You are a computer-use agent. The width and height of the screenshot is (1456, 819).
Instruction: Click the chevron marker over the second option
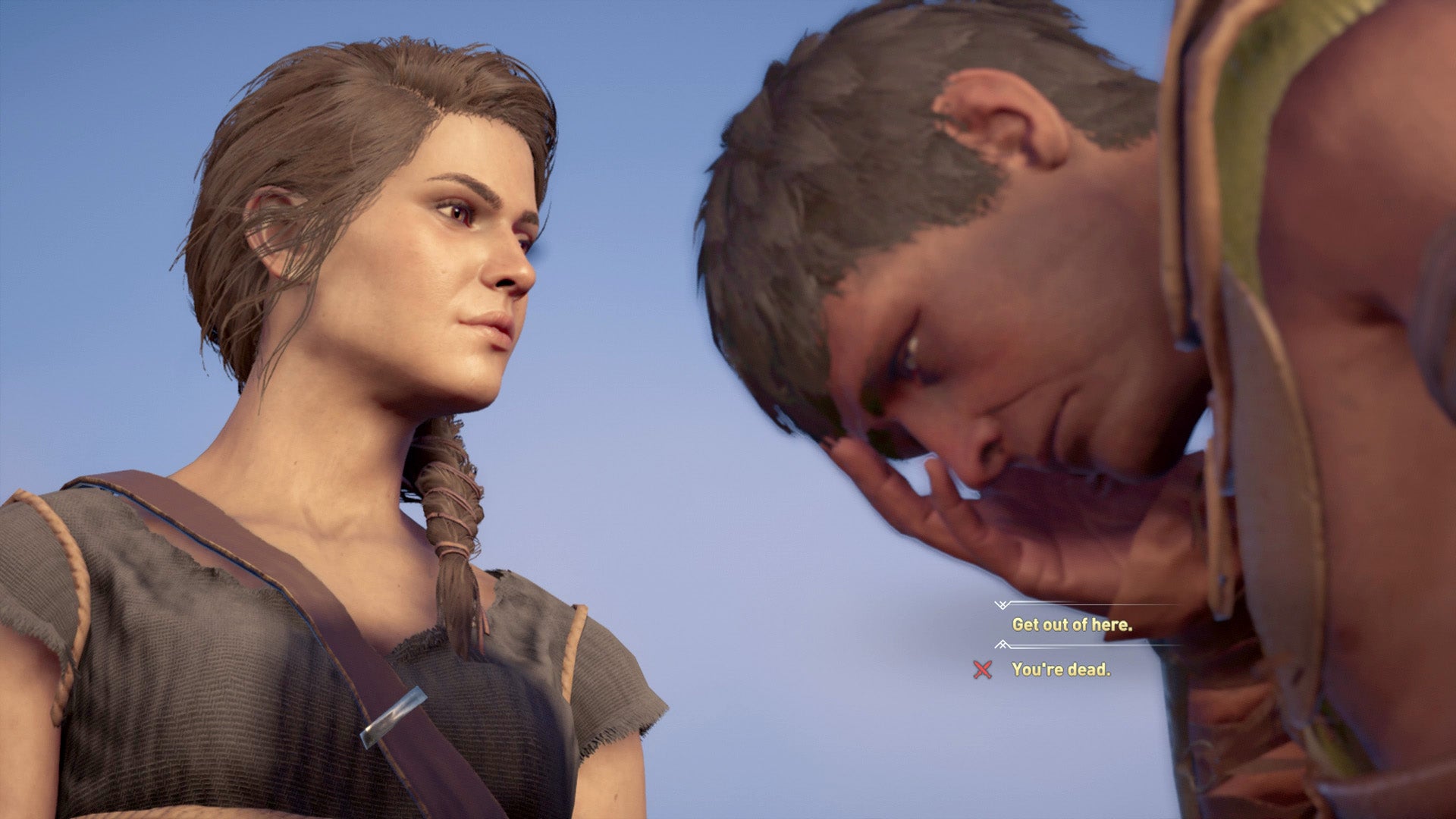[1003, 645]
